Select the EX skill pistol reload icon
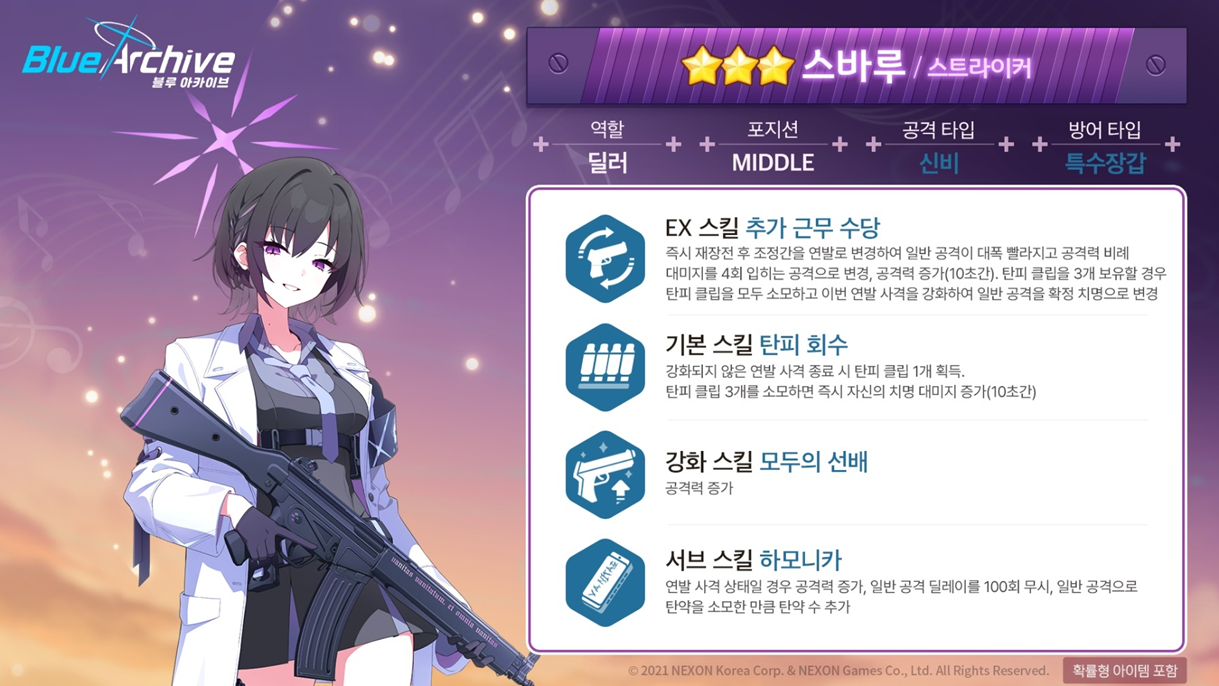Image resolution: width=1219 pixels, height=686 pixels. [605, 259]
